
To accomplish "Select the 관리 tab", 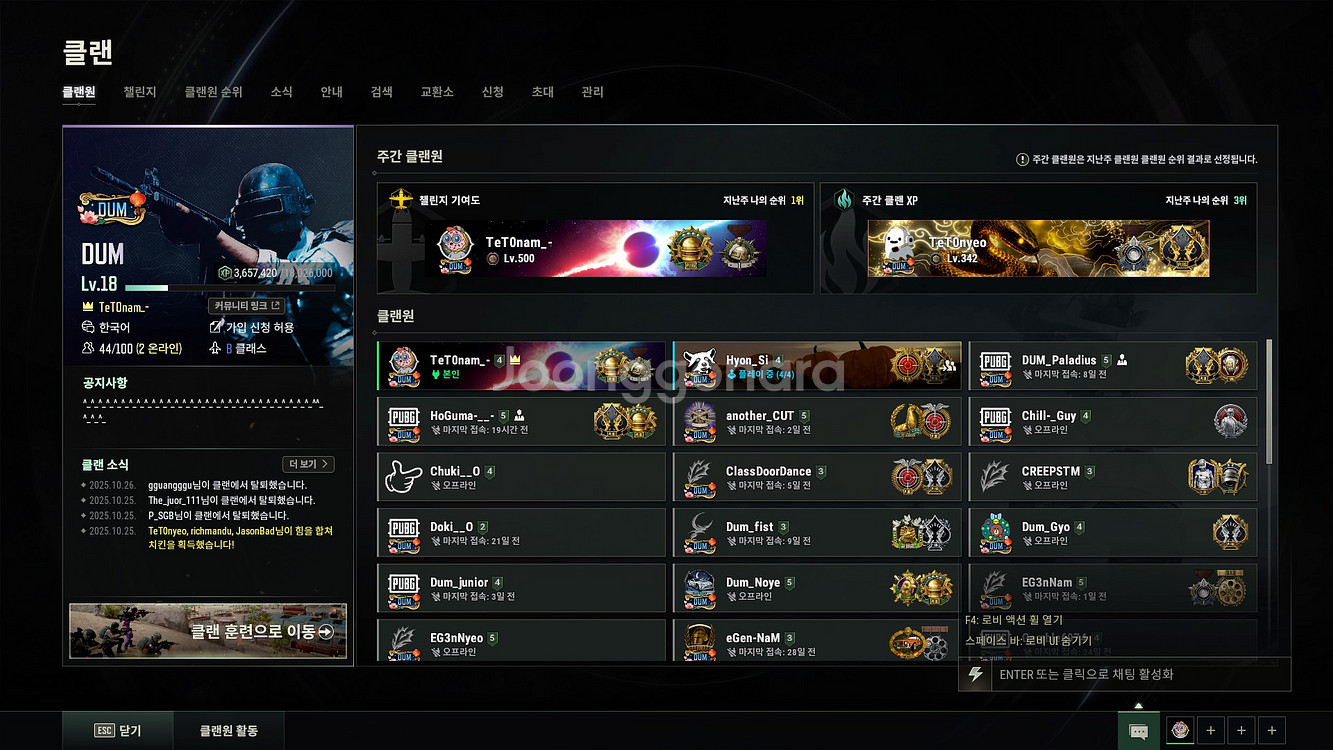I will pyautogui.click(x=592, y=92).
